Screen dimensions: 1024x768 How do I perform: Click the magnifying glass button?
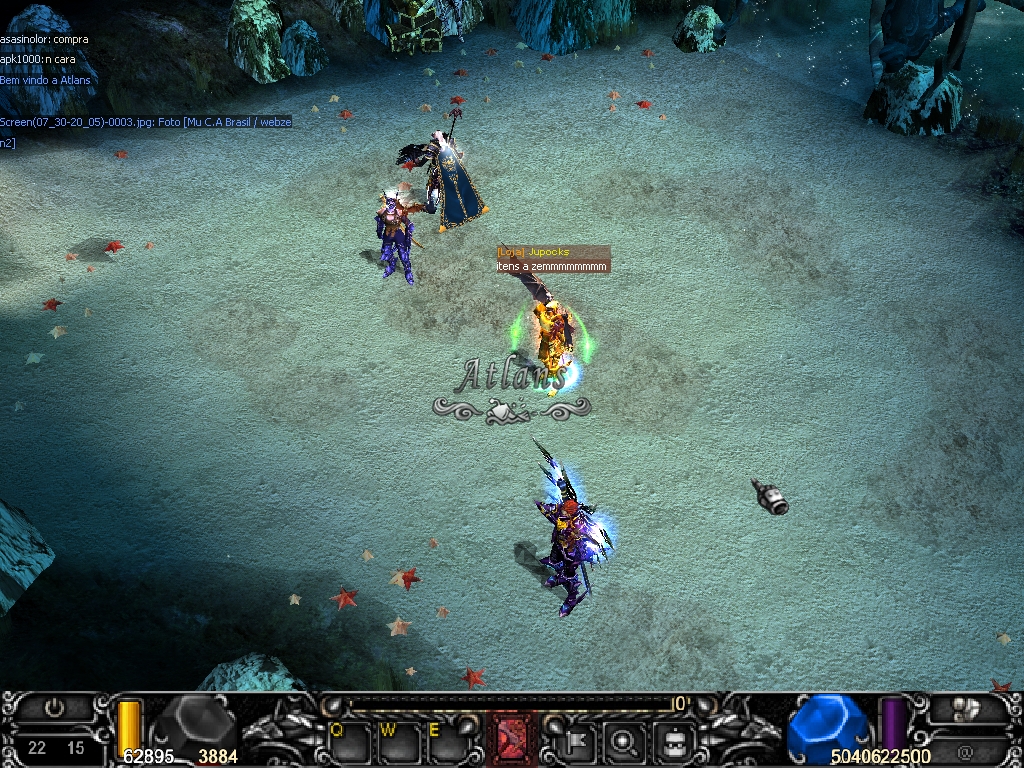pyautogui.click(x=625, y=741)
